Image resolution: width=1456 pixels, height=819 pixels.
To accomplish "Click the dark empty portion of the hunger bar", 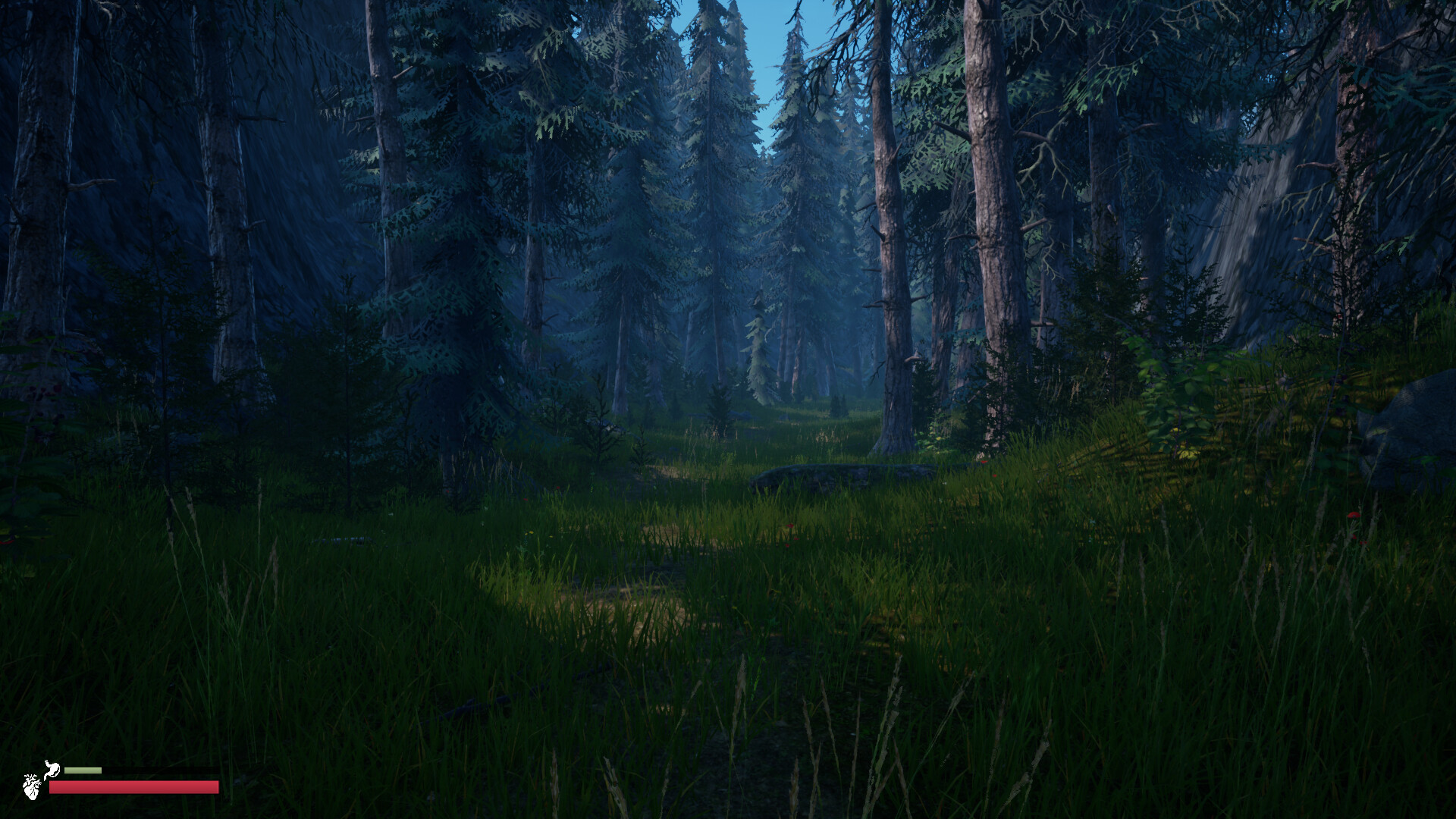I will click(x=159, y=770).
